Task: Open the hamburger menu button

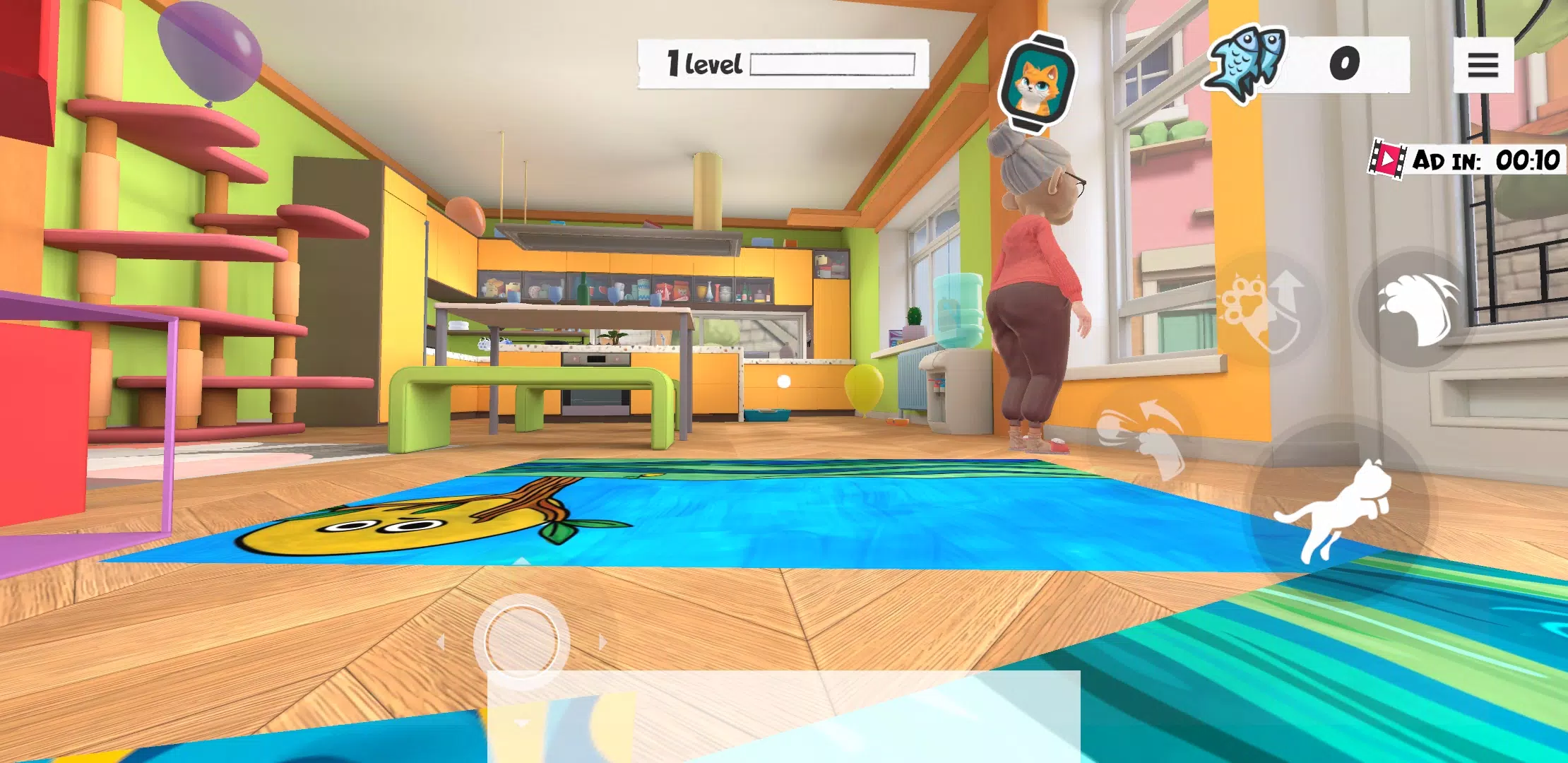Action: tap(1483, 65)
